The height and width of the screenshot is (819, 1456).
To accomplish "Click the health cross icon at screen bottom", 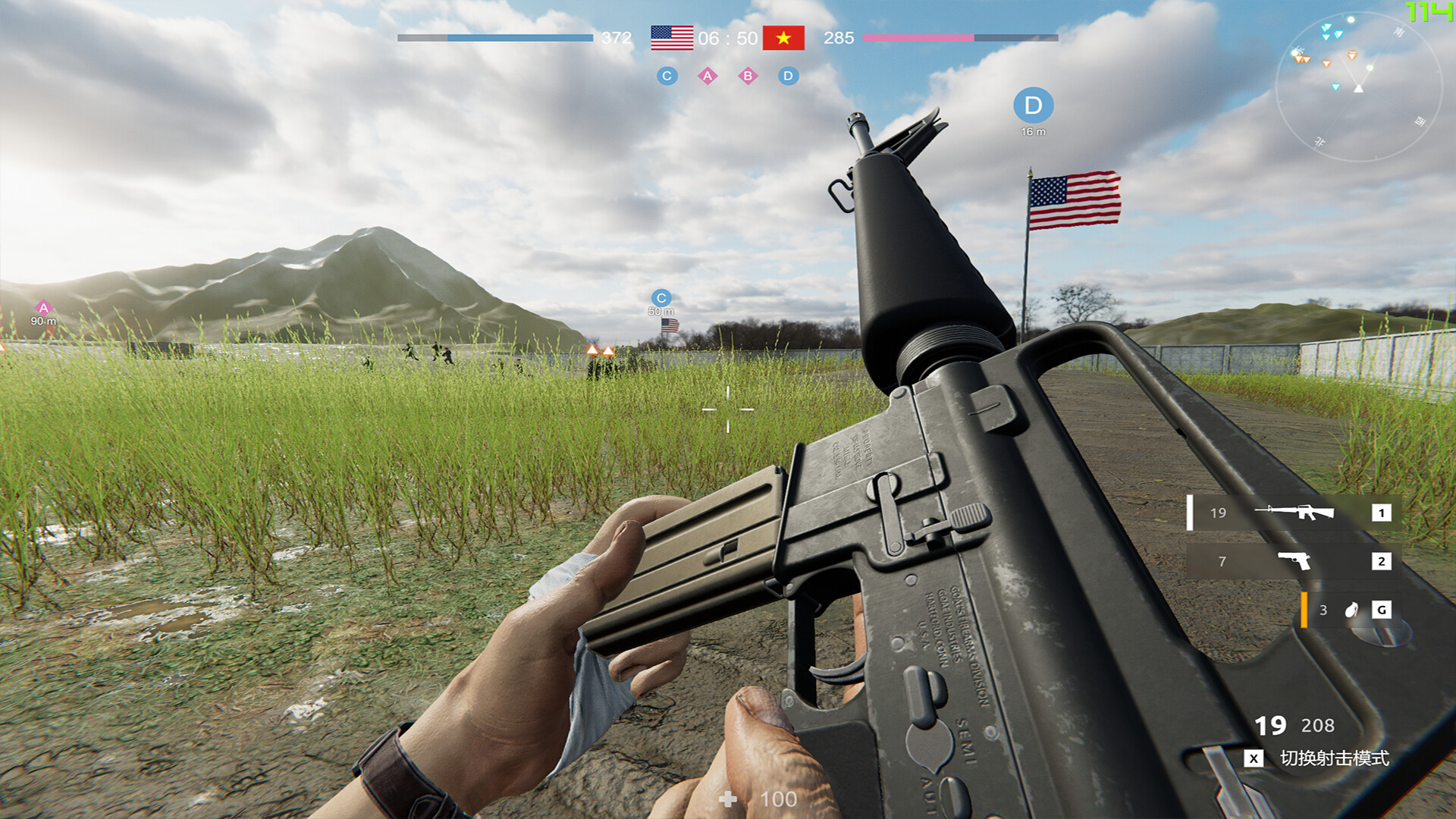I will click(x=726, y=799).
